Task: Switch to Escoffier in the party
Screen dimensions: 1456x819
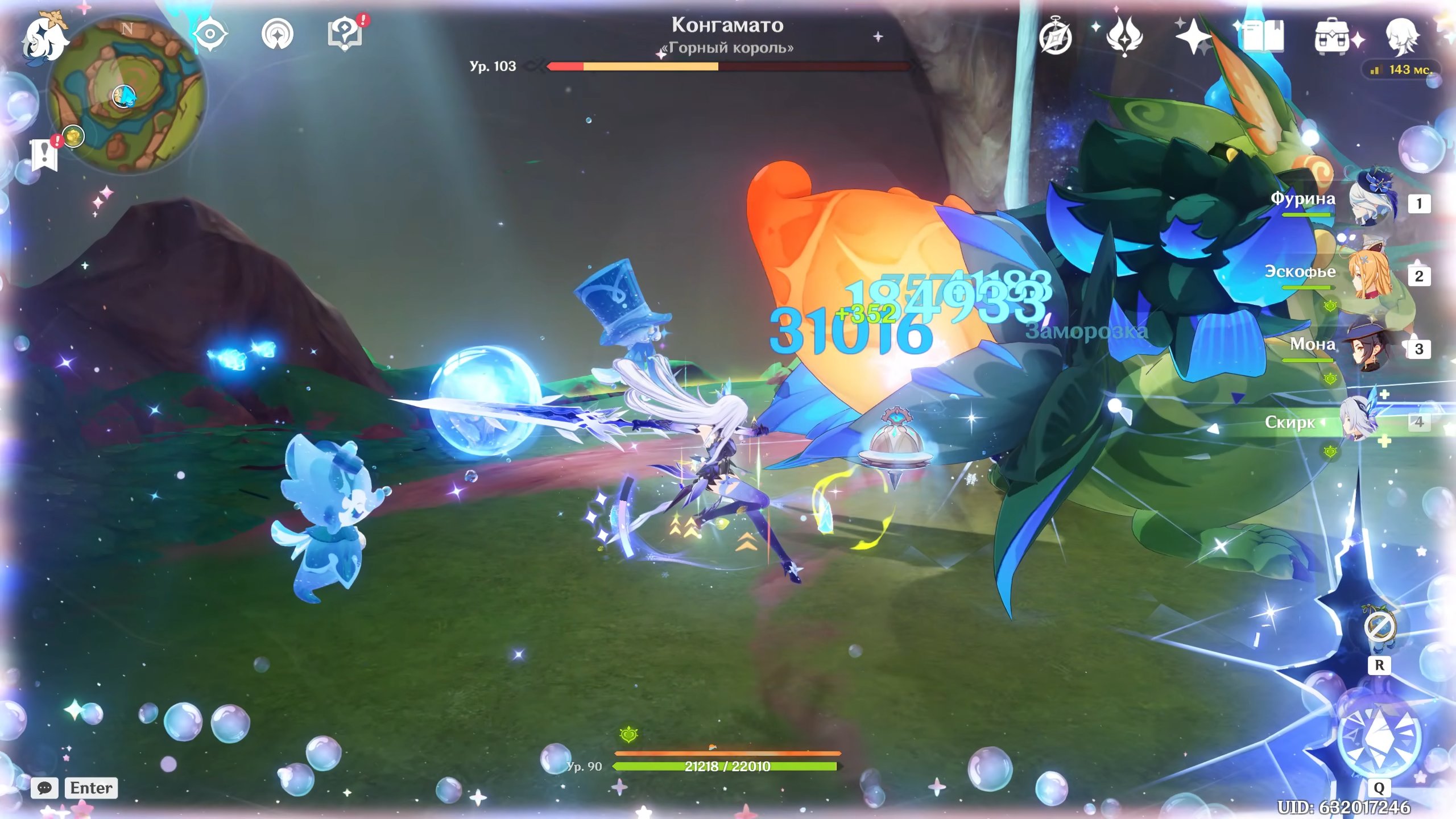Action: click(1372, 274)
